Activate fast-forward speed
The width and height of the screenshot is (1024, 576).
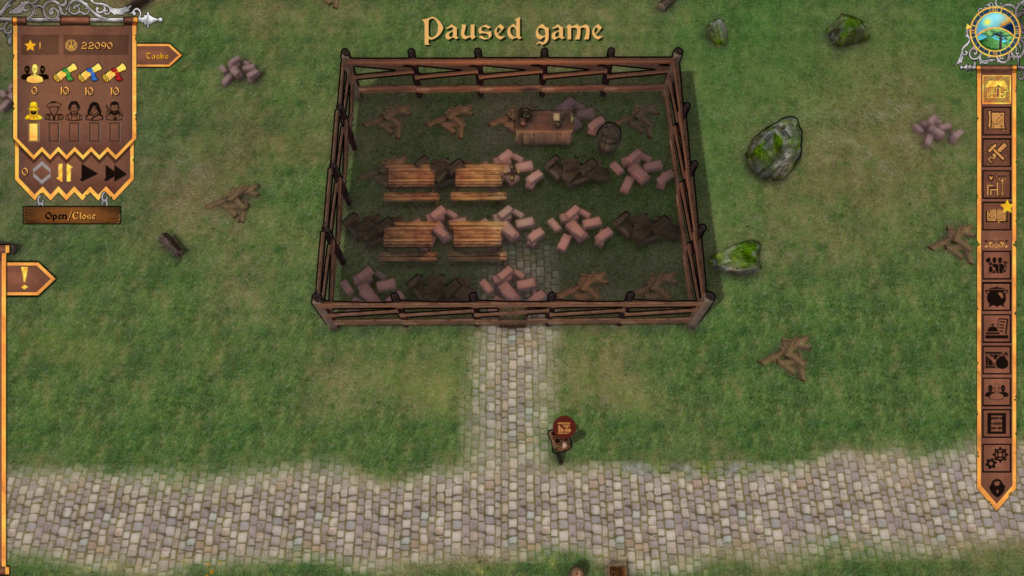pos(115,173)
